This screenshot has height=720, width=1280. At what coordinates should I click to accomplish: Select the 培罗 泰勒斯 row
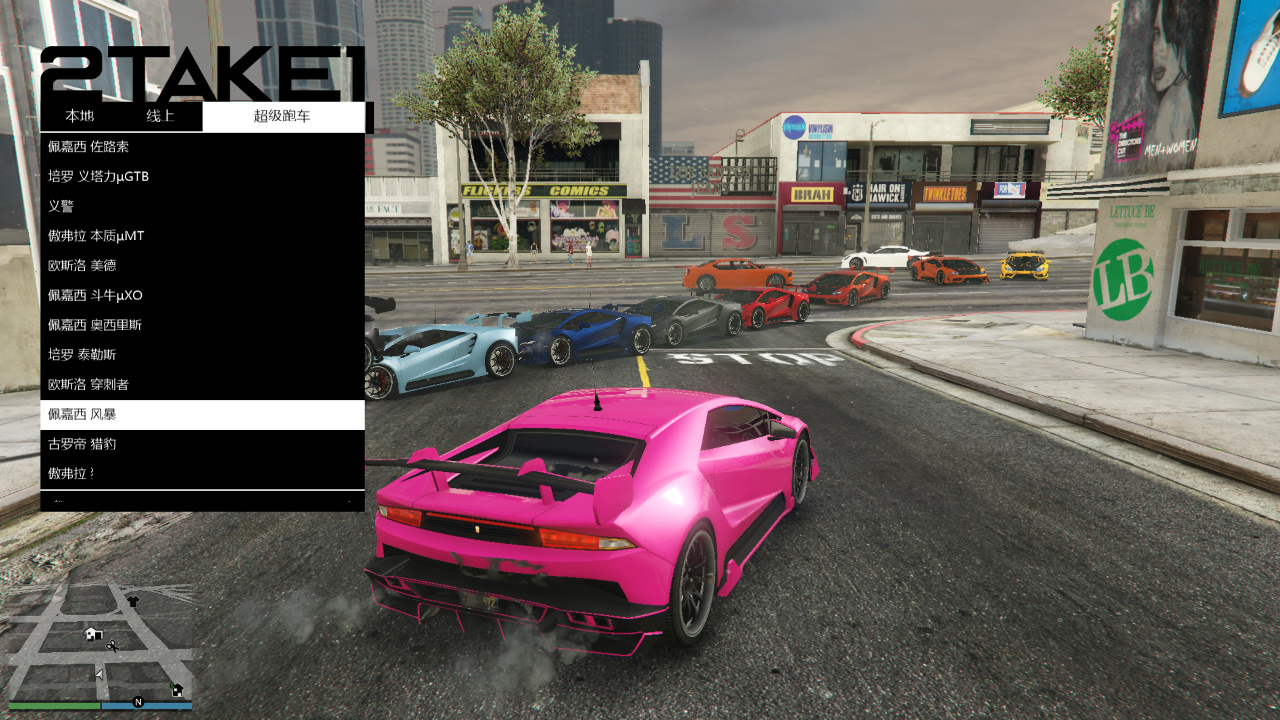point(202,355)
